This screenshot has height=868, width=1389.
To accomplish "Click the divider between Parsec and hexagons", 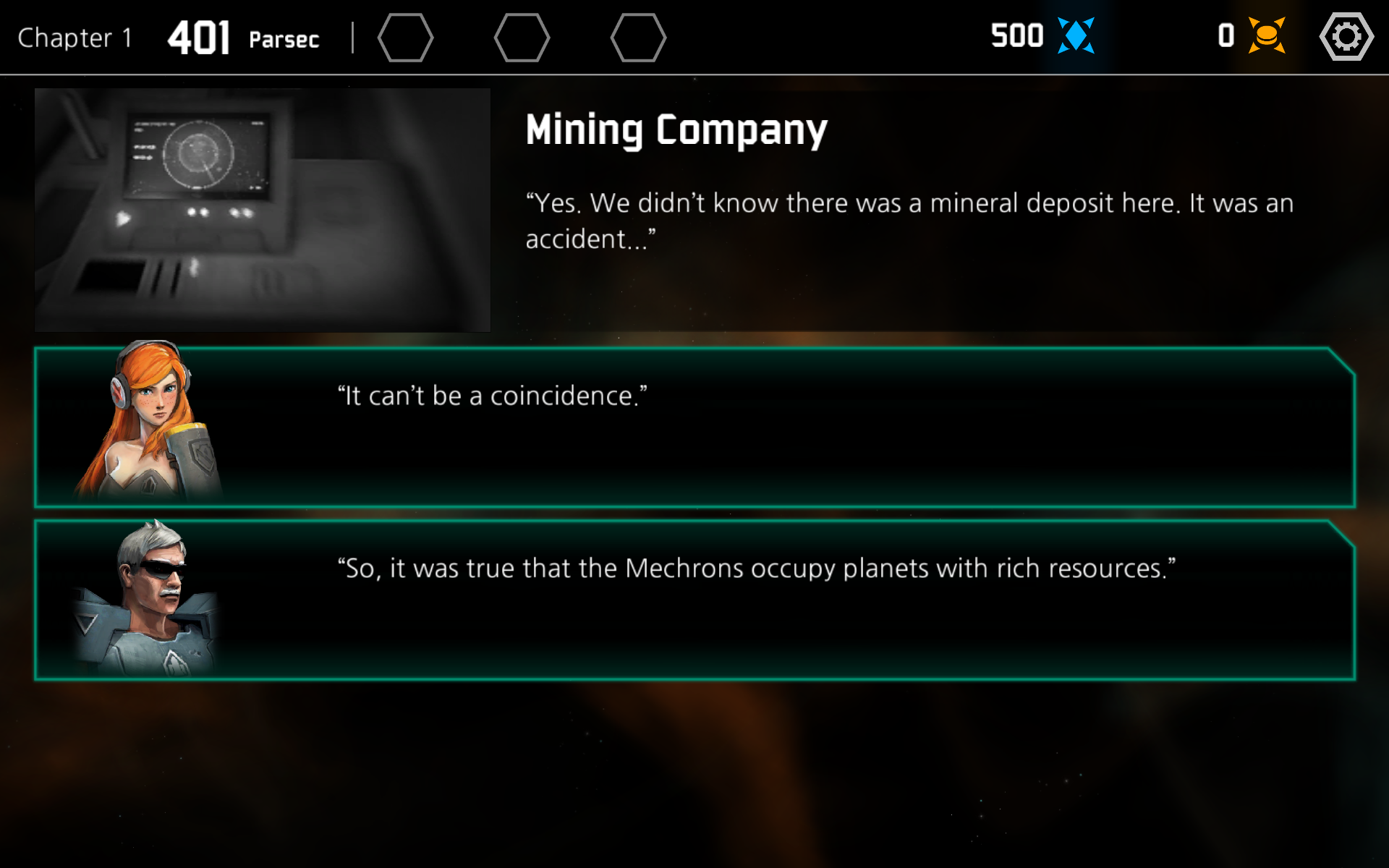I will (352, 37).
